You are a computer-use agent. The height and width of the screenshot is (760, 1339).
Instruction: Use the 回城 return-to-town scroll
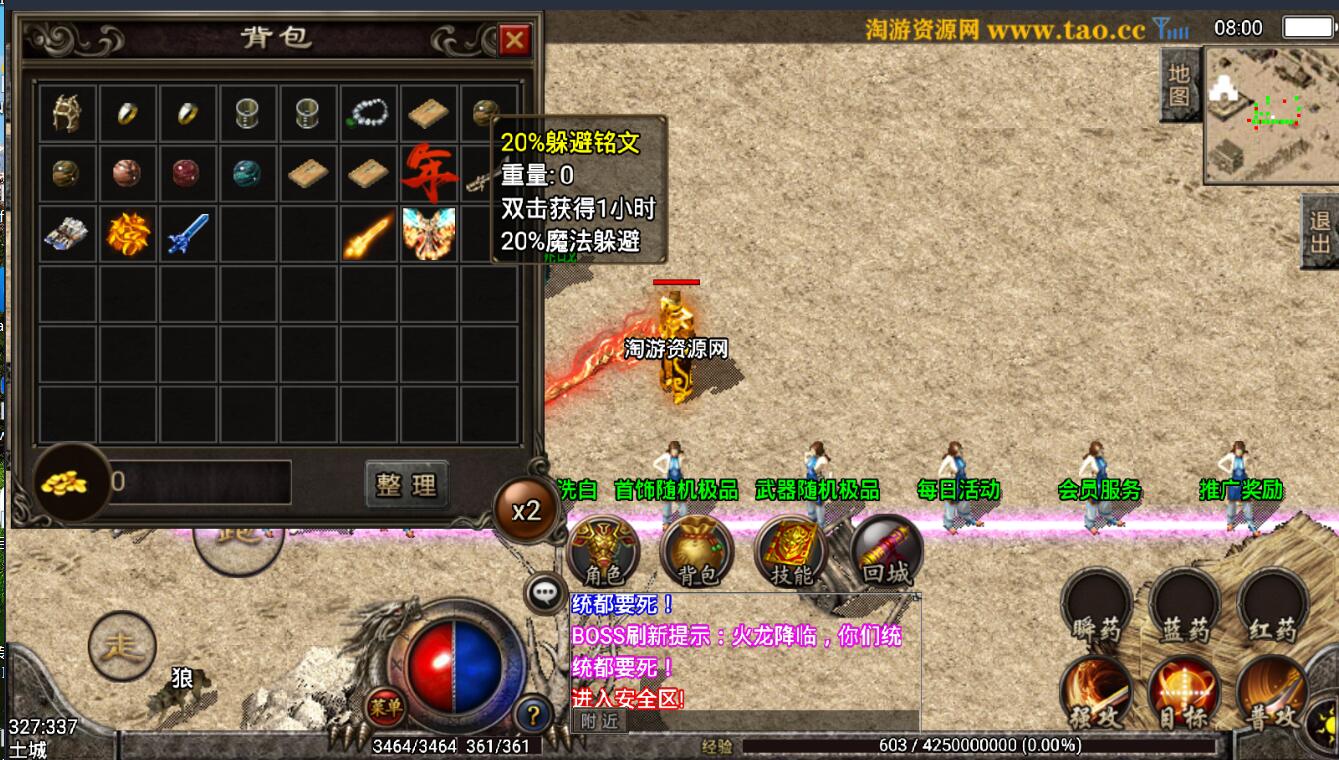[886, 552]
